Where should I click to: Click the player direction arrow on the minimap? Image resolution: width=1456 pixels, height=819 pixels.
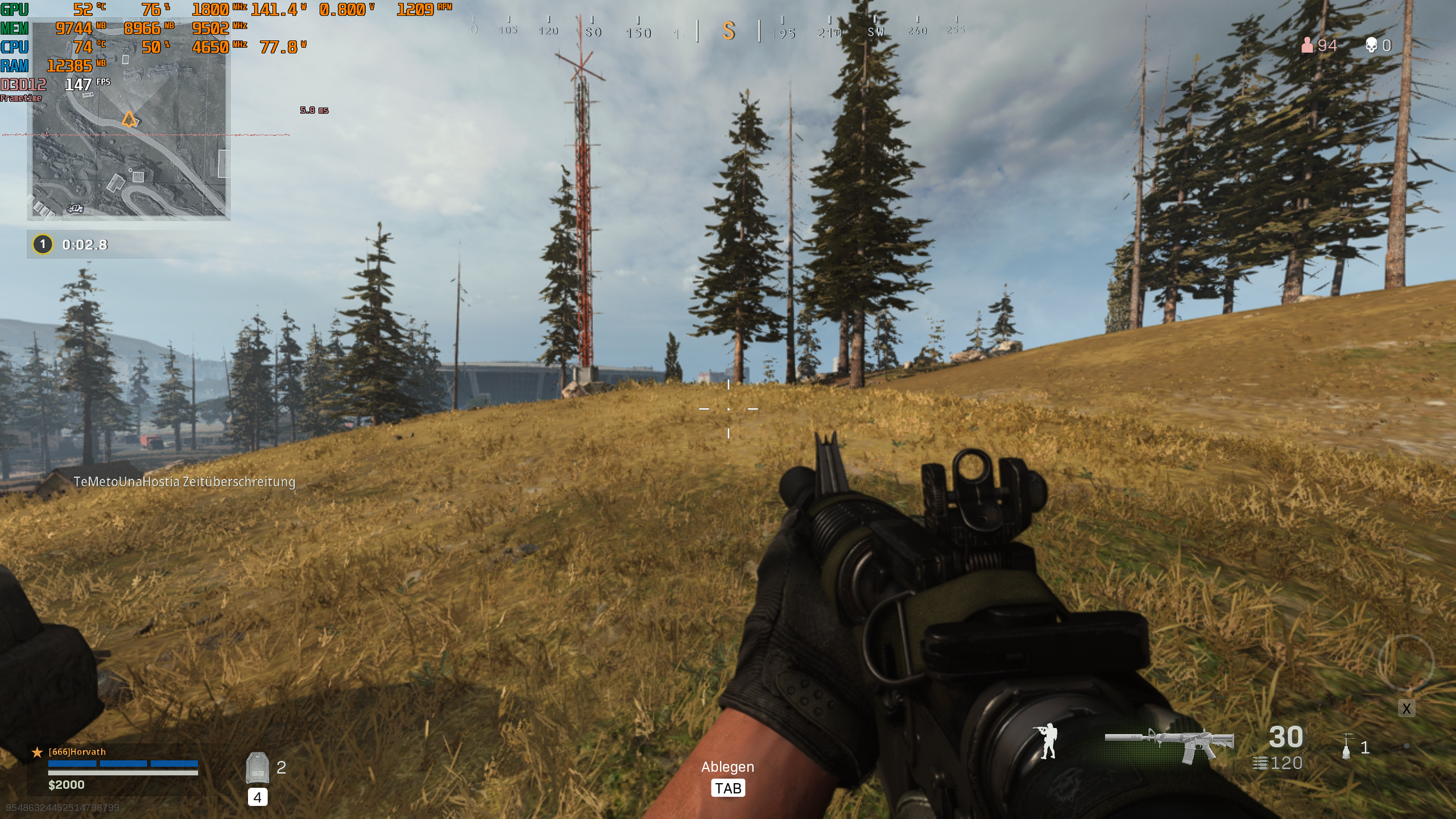click(x=129, y=119)
